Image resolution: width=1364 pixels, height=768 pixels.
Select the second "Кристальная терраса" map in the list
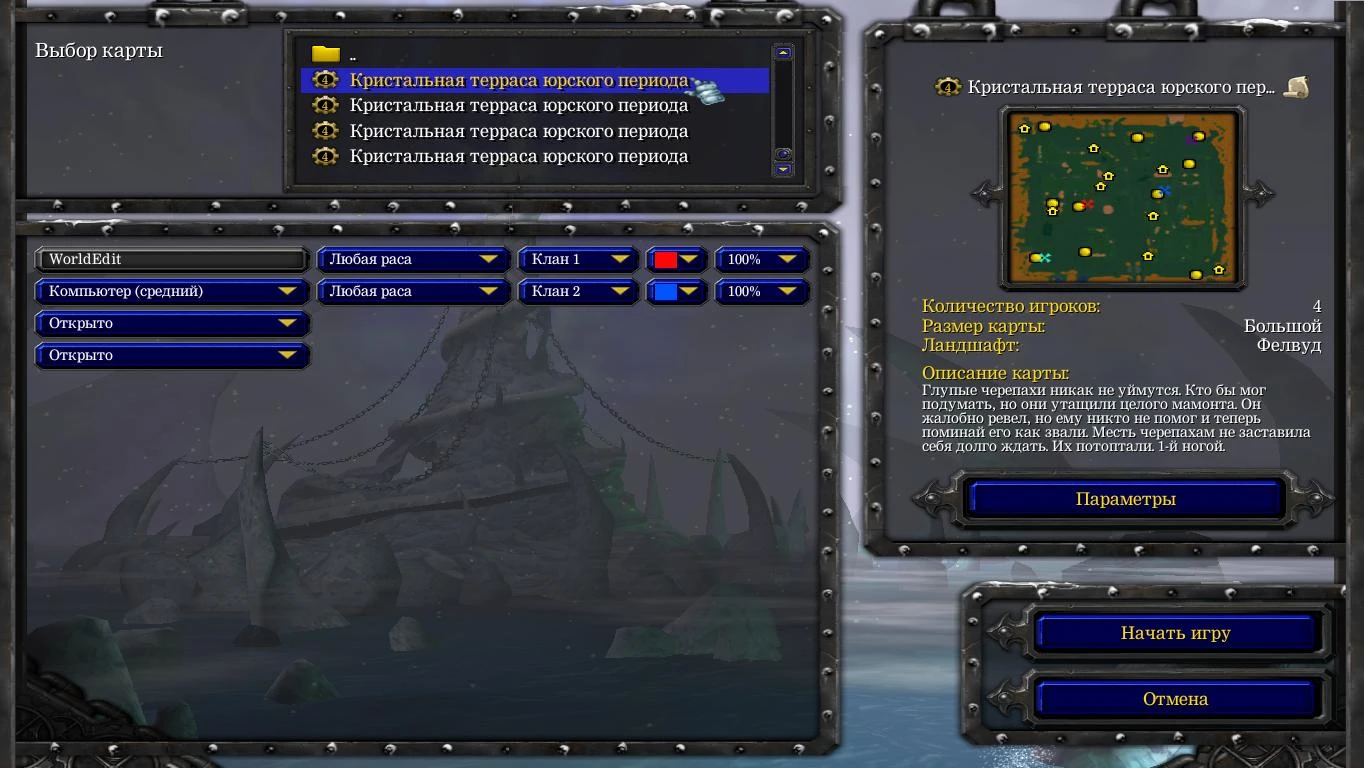(x=518, y=104)
